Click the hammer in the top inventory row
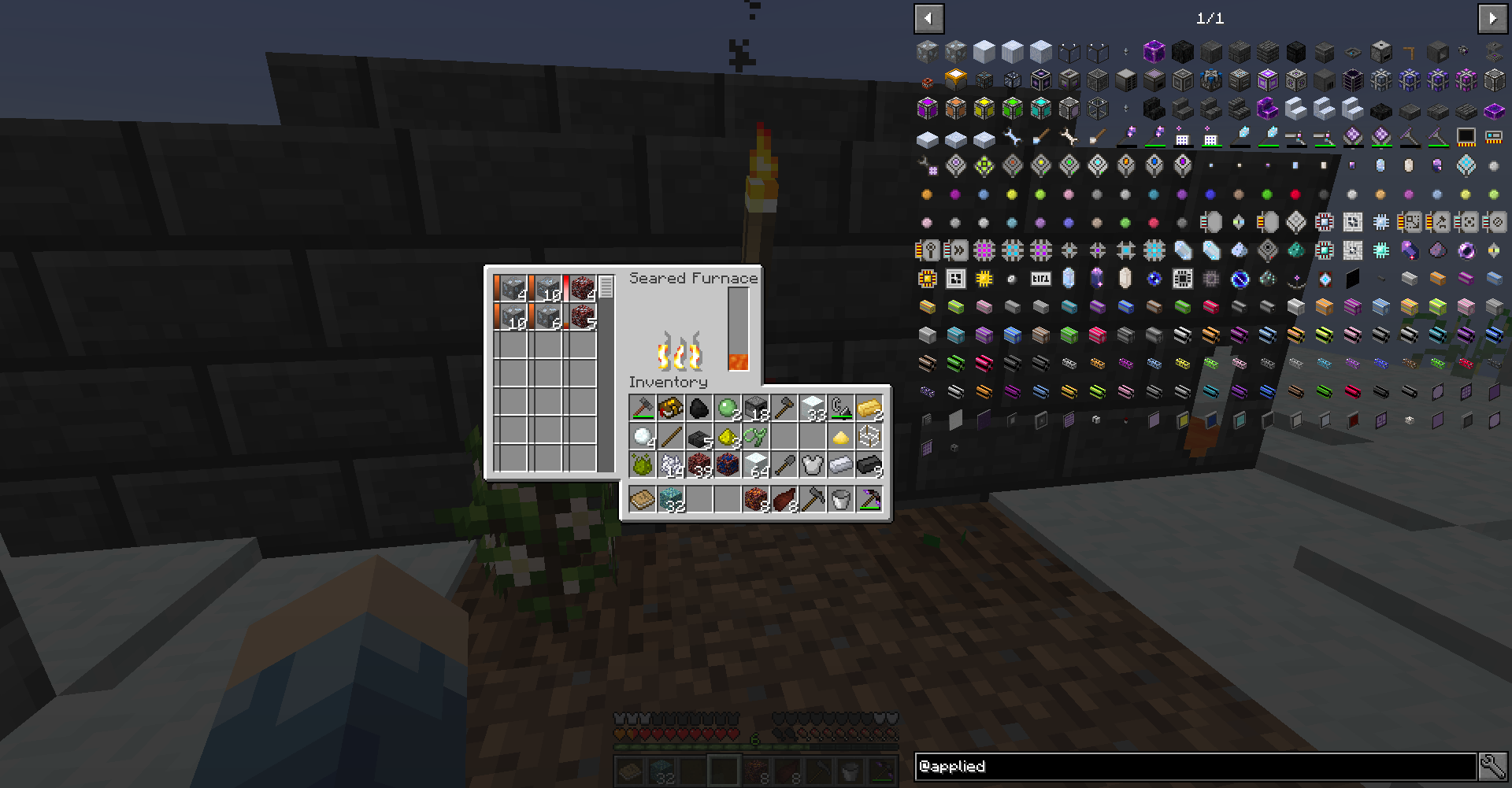 pyautogui.click(x=642, y=408)
